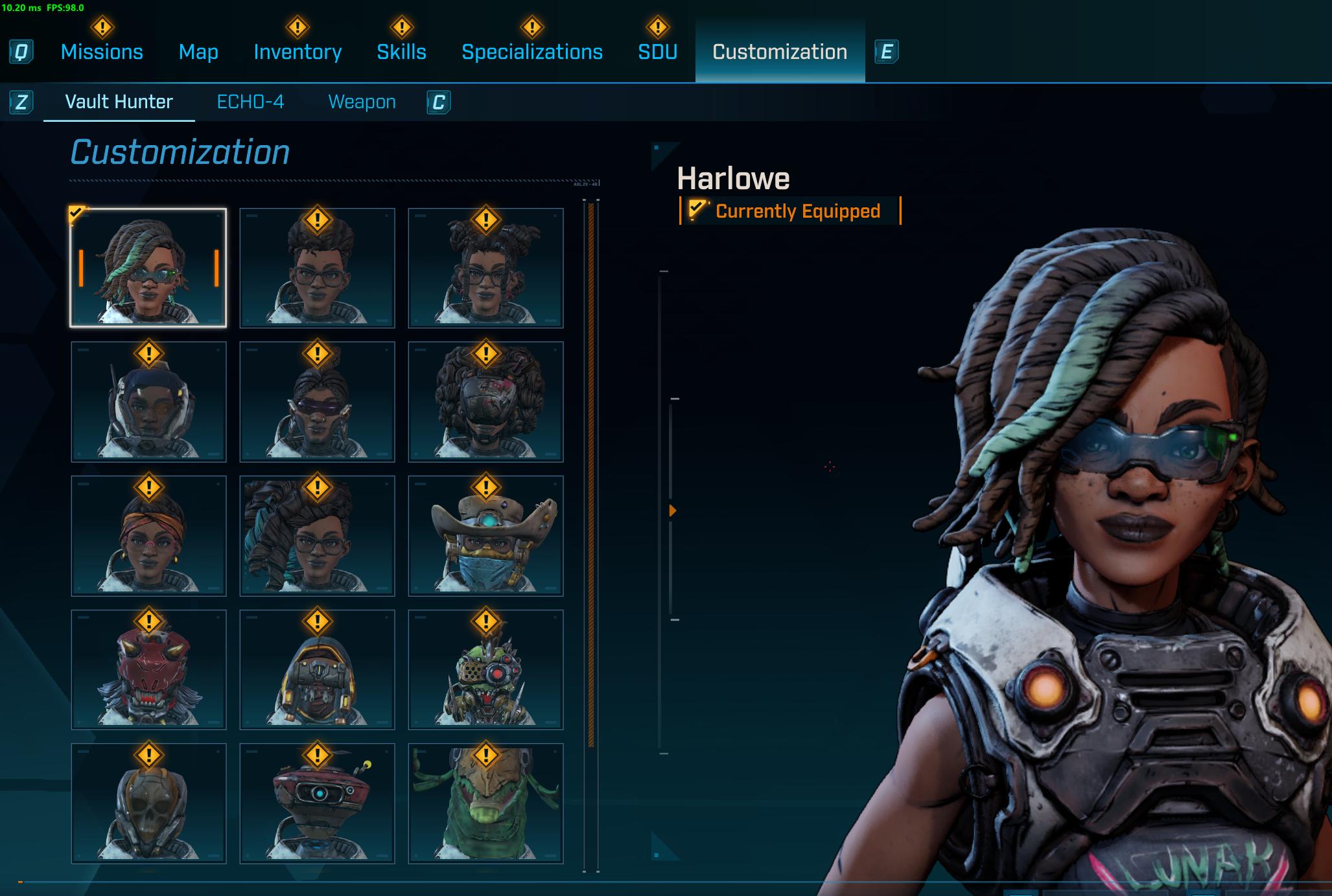Pick the red horned demon mask head
Image resolution: width=1332 pixels, height=896 pixels.
tap(148, 669)
